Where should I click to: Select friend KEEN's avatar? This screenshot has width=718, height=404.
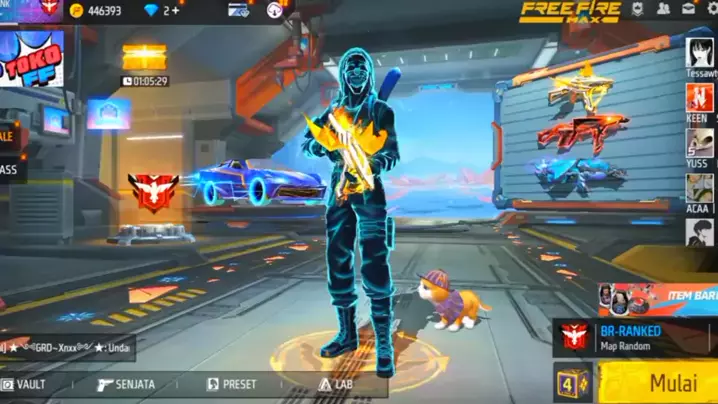700,98
